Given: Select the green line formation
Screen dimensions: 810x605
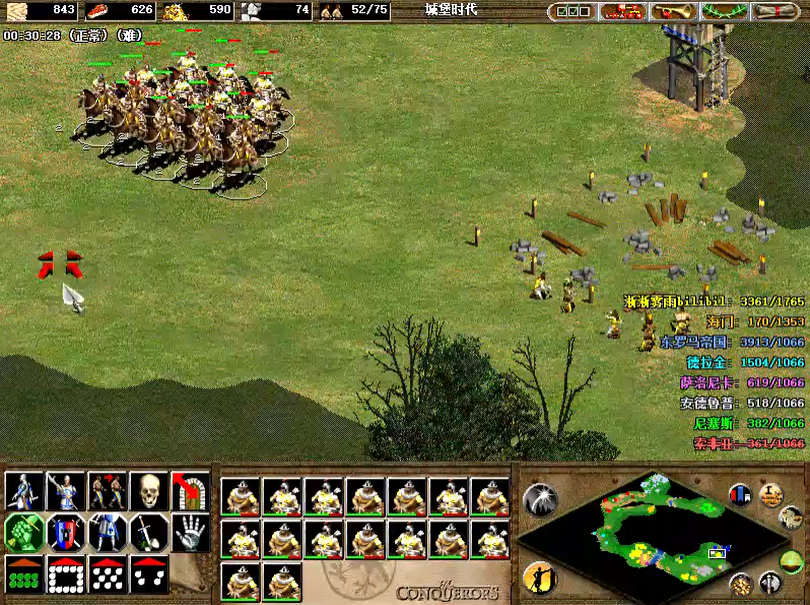Looking at the screenshot, I should (x=23, y=574).
